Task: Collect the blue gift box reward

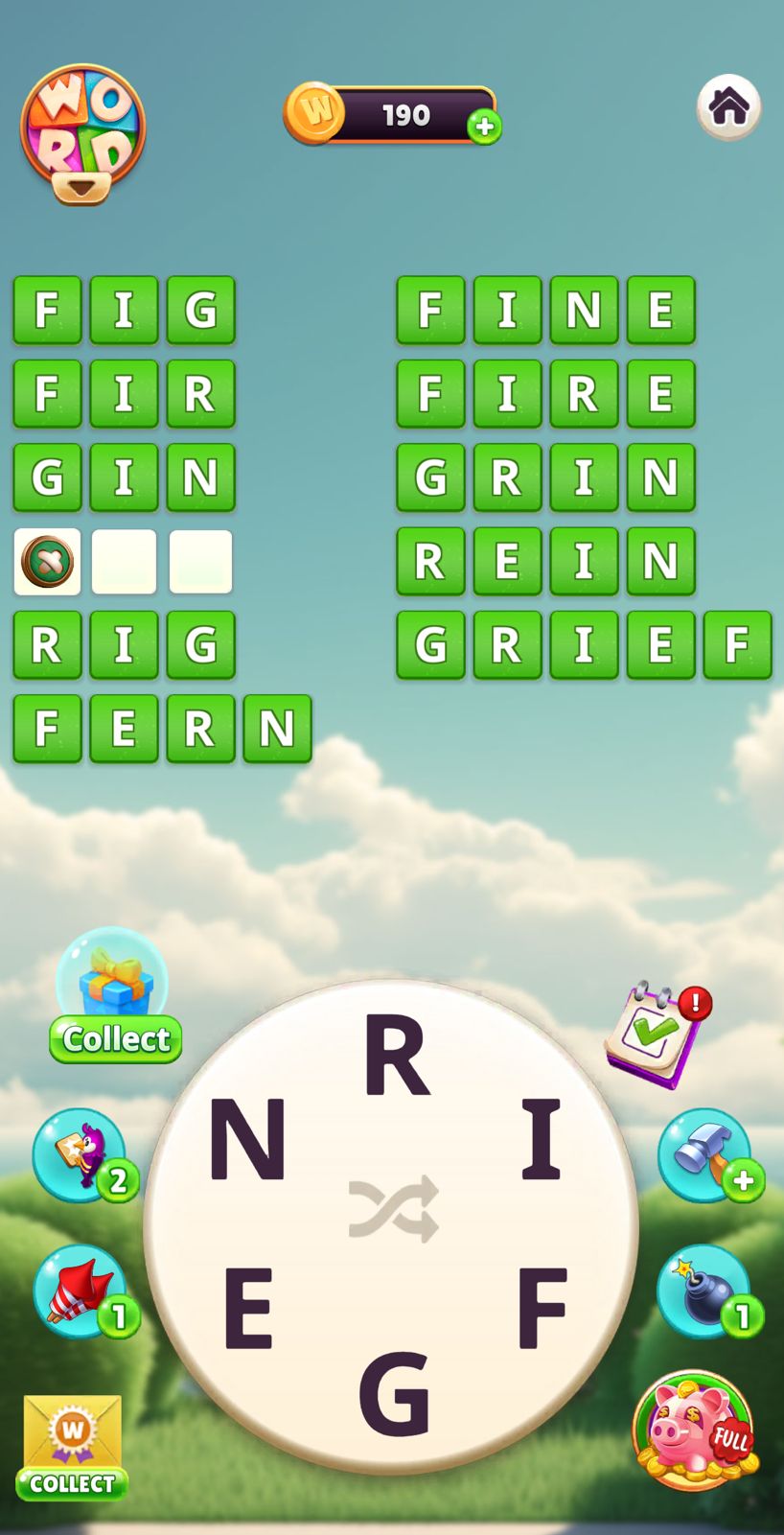Action: (114, 997)
